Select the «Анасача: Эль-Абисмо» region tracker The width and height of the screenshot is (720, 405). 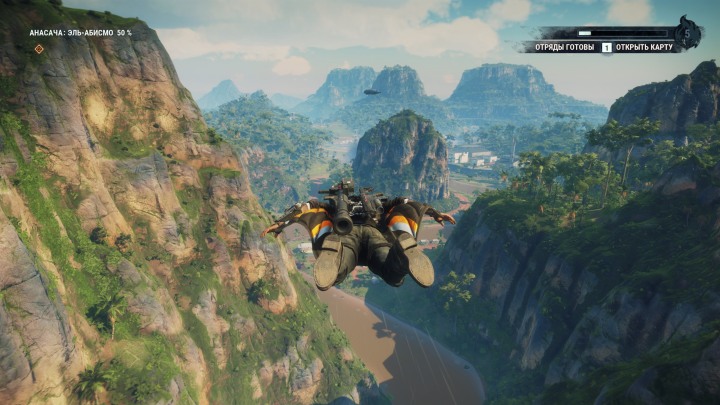point(80,33)
